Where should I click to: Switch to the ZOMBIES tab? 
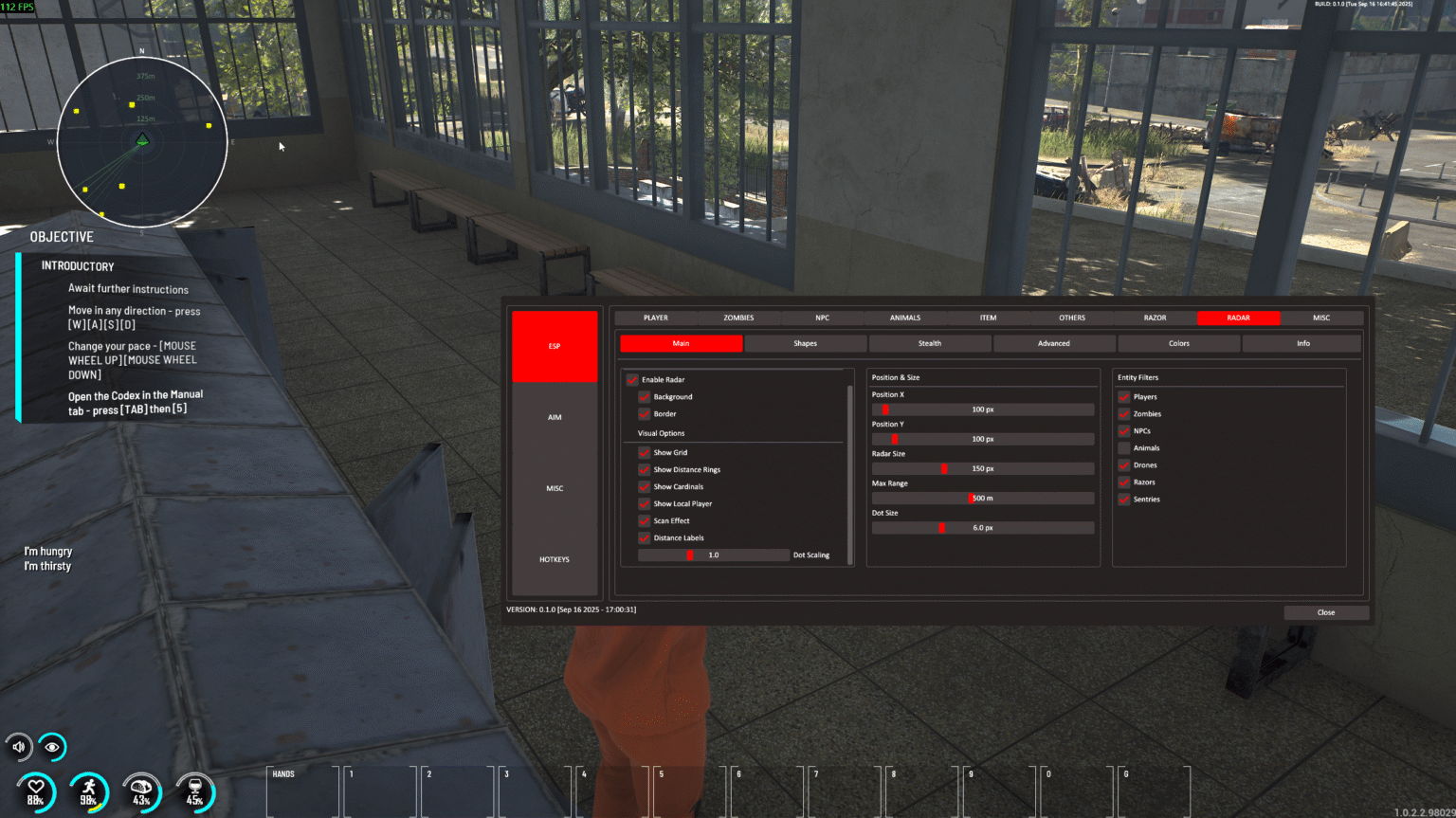click(737, 318)
